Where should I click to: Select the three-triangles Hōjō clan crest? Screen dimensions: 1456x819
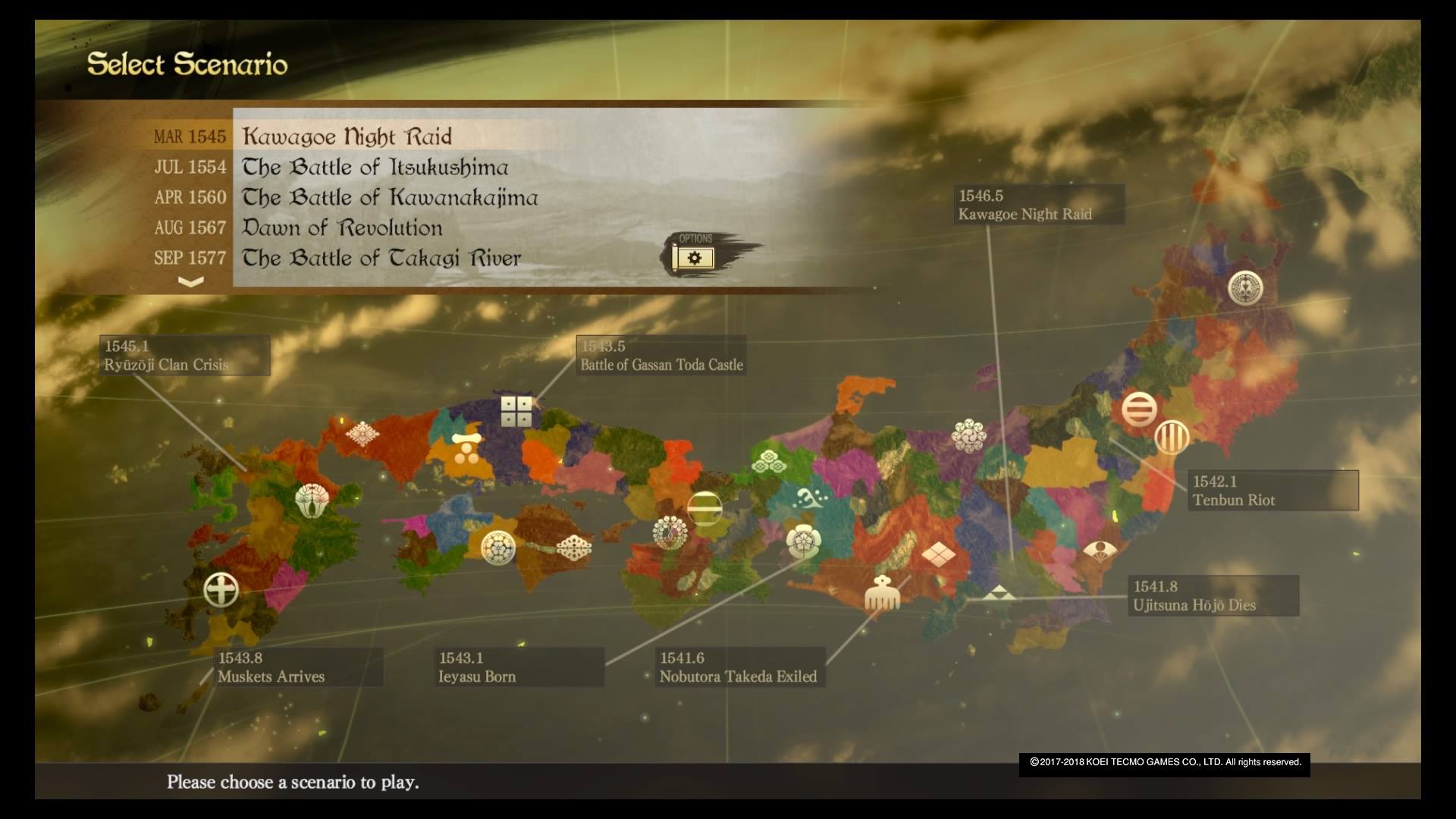coord(999,593)
